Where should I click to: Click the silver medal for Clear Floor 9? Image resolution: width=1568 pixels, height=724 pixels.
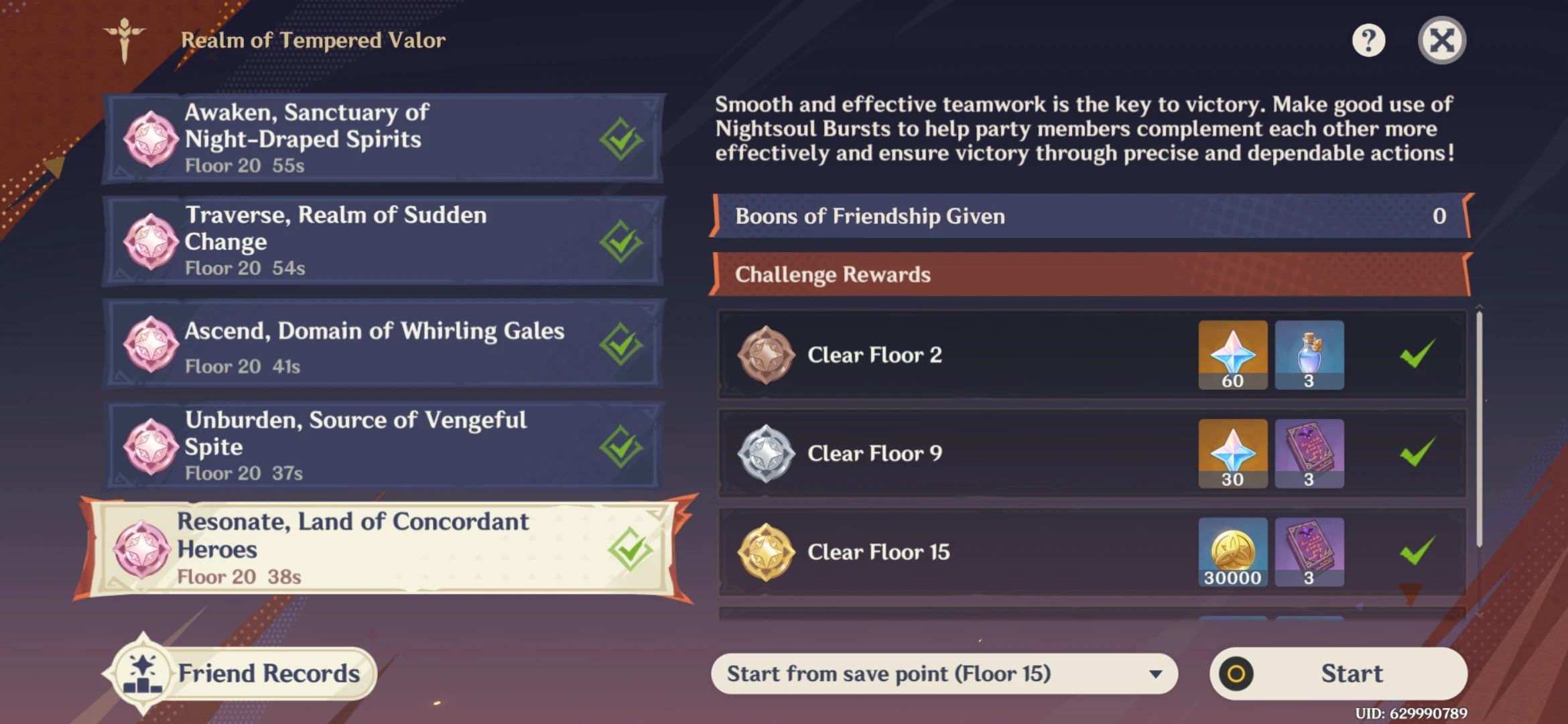point(765,453)
